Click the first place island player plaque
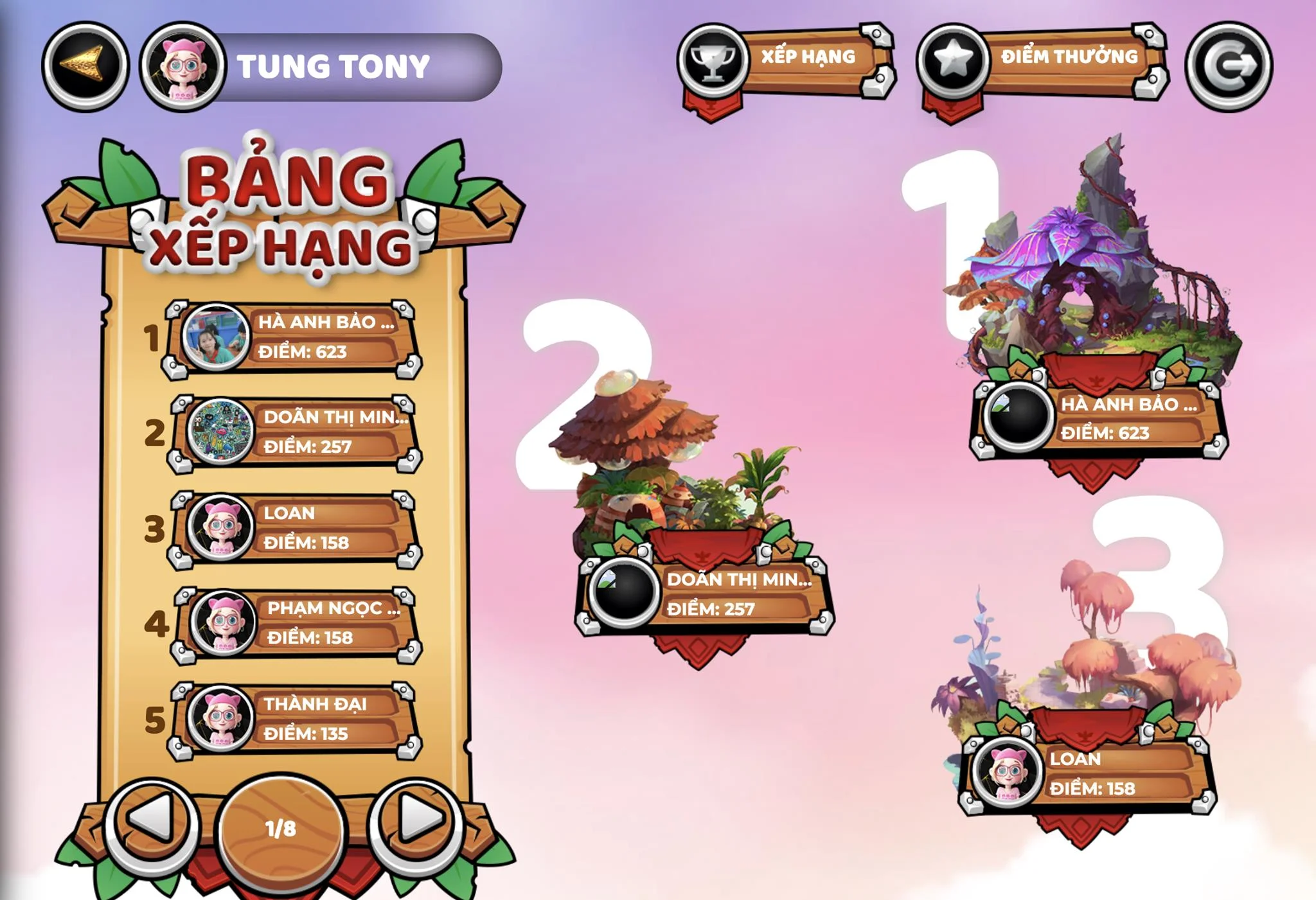 [1099, 419]
